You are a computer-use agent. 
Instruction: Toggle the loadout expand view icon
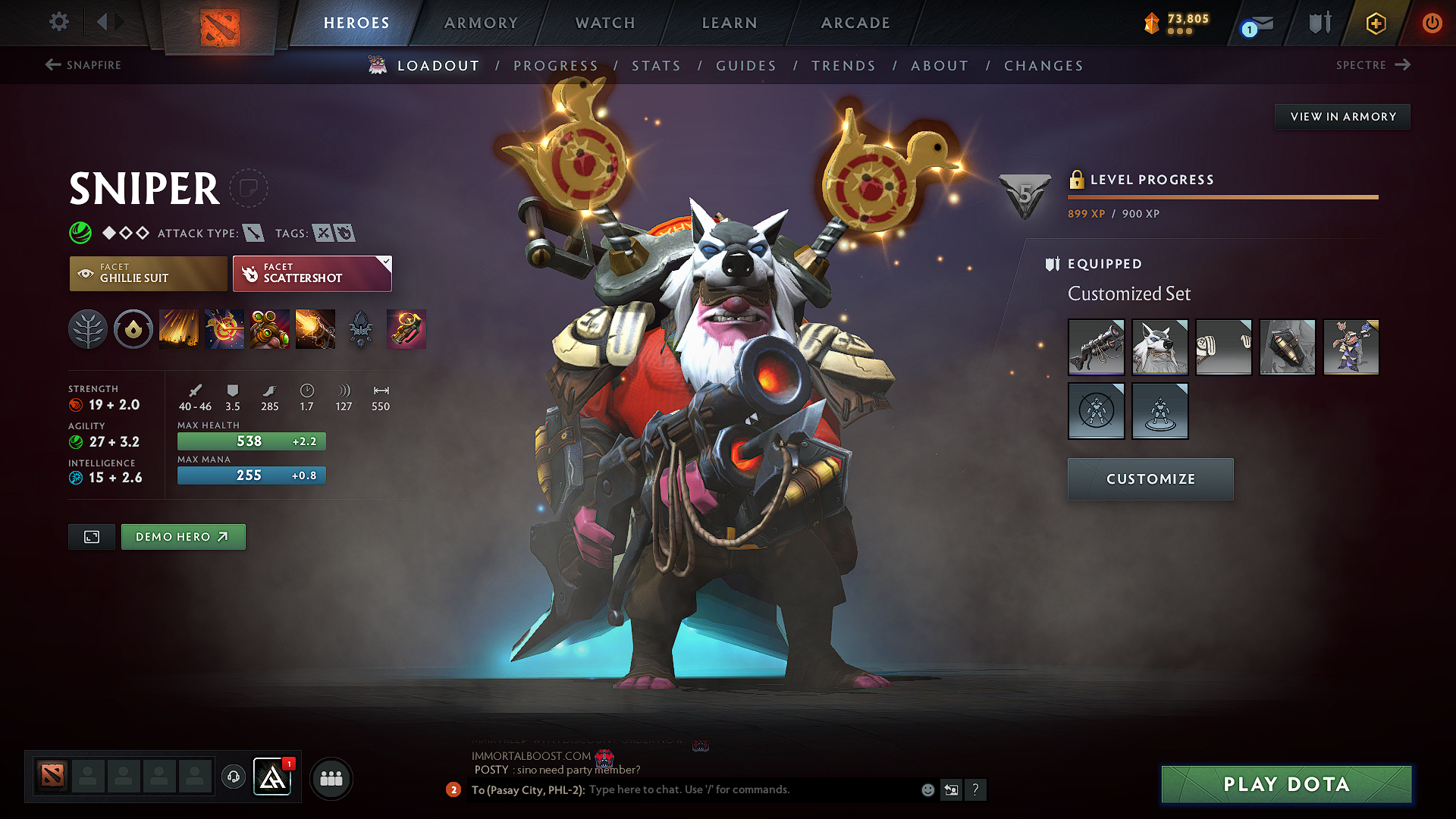(91, 536)
